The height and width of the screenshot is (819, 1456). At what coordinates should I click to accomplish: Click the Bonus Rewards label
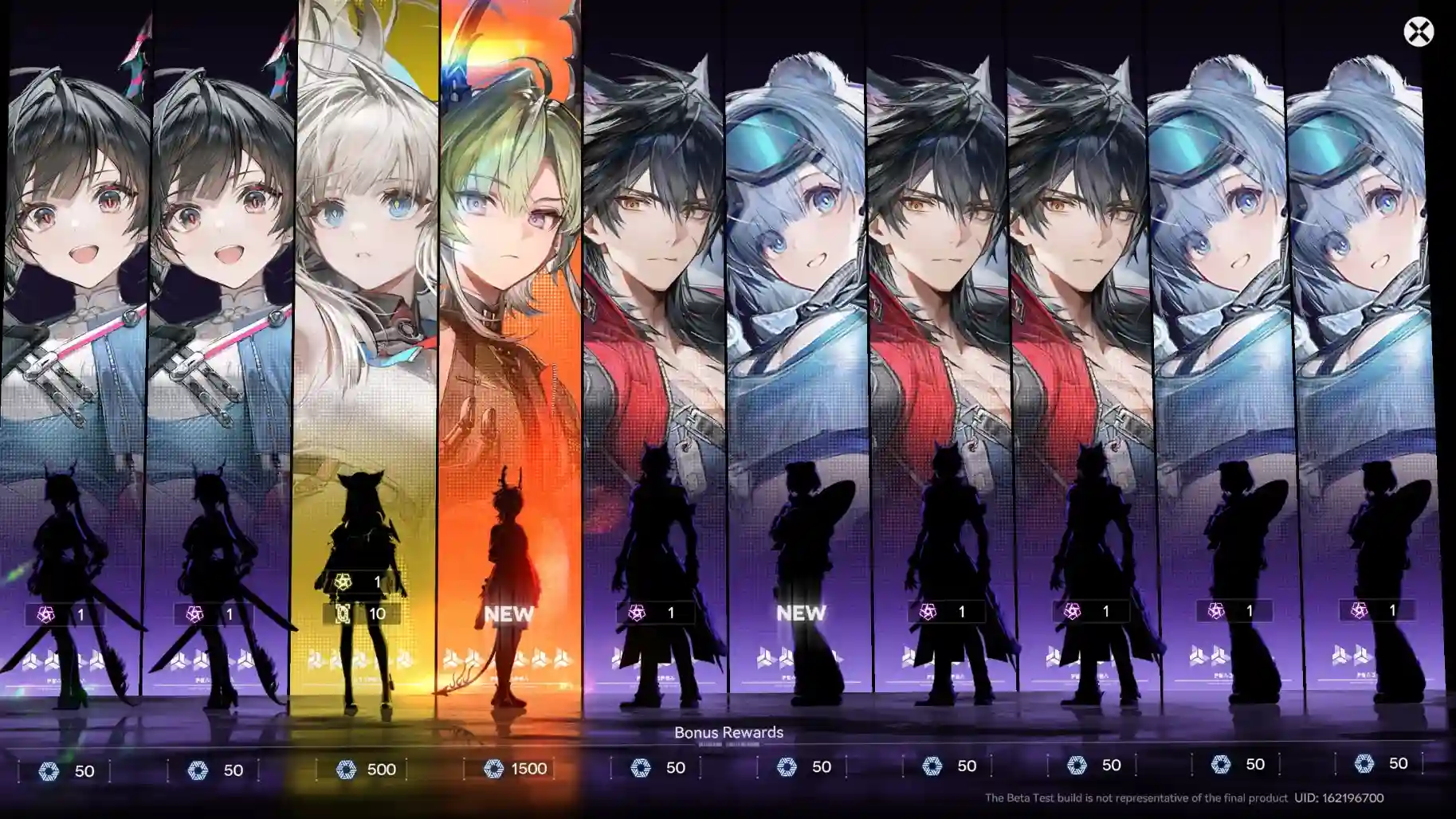(728, 731)
